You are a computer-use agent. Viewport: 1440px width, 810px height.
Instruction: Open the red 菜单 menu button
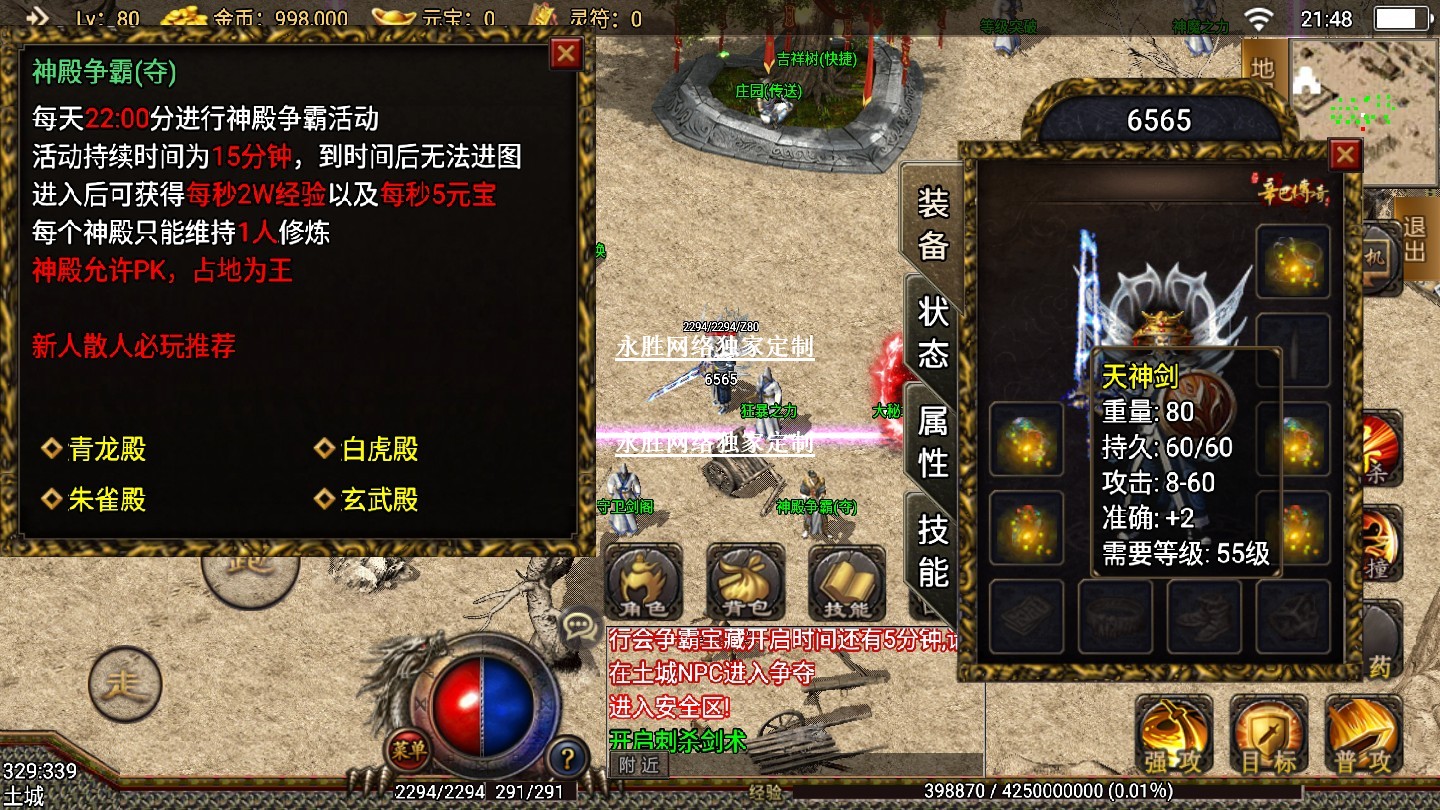[408, 749]
